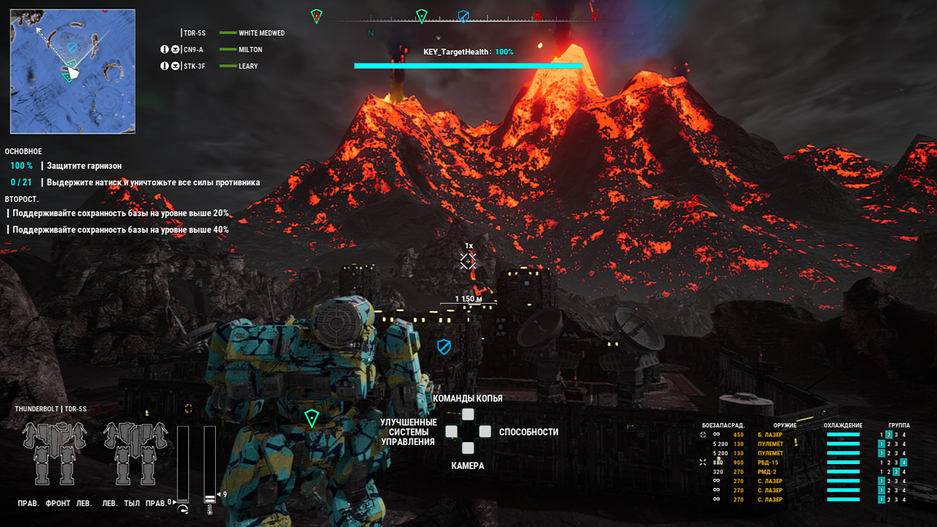
Task: Open the 'СПОСОБНОСТИ' abilities option
Action: (528, 432)
